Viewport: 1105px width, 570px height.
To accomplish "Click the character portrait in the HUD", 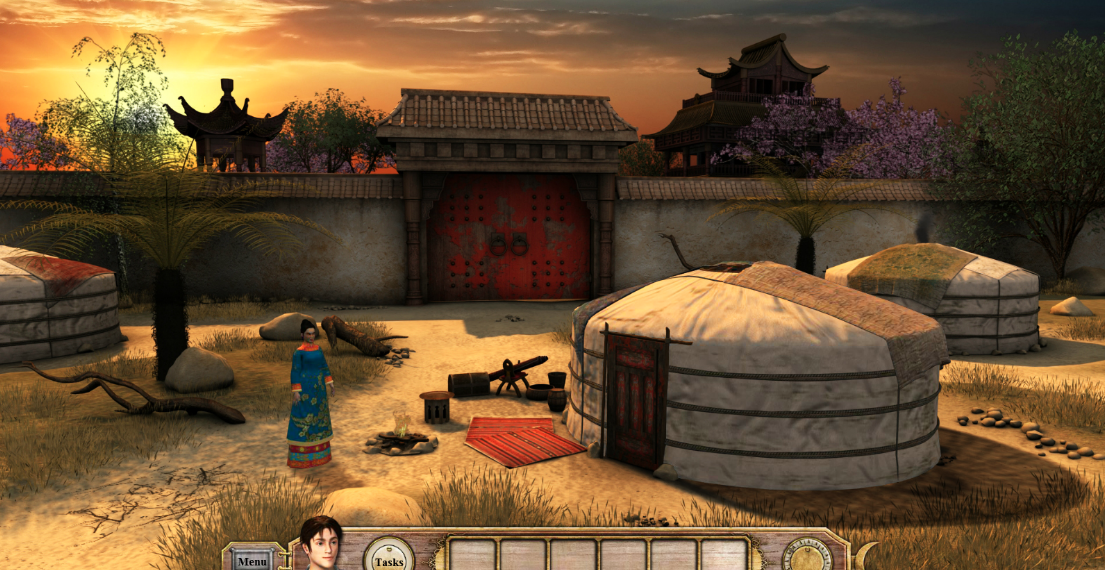I will (321, 544).
